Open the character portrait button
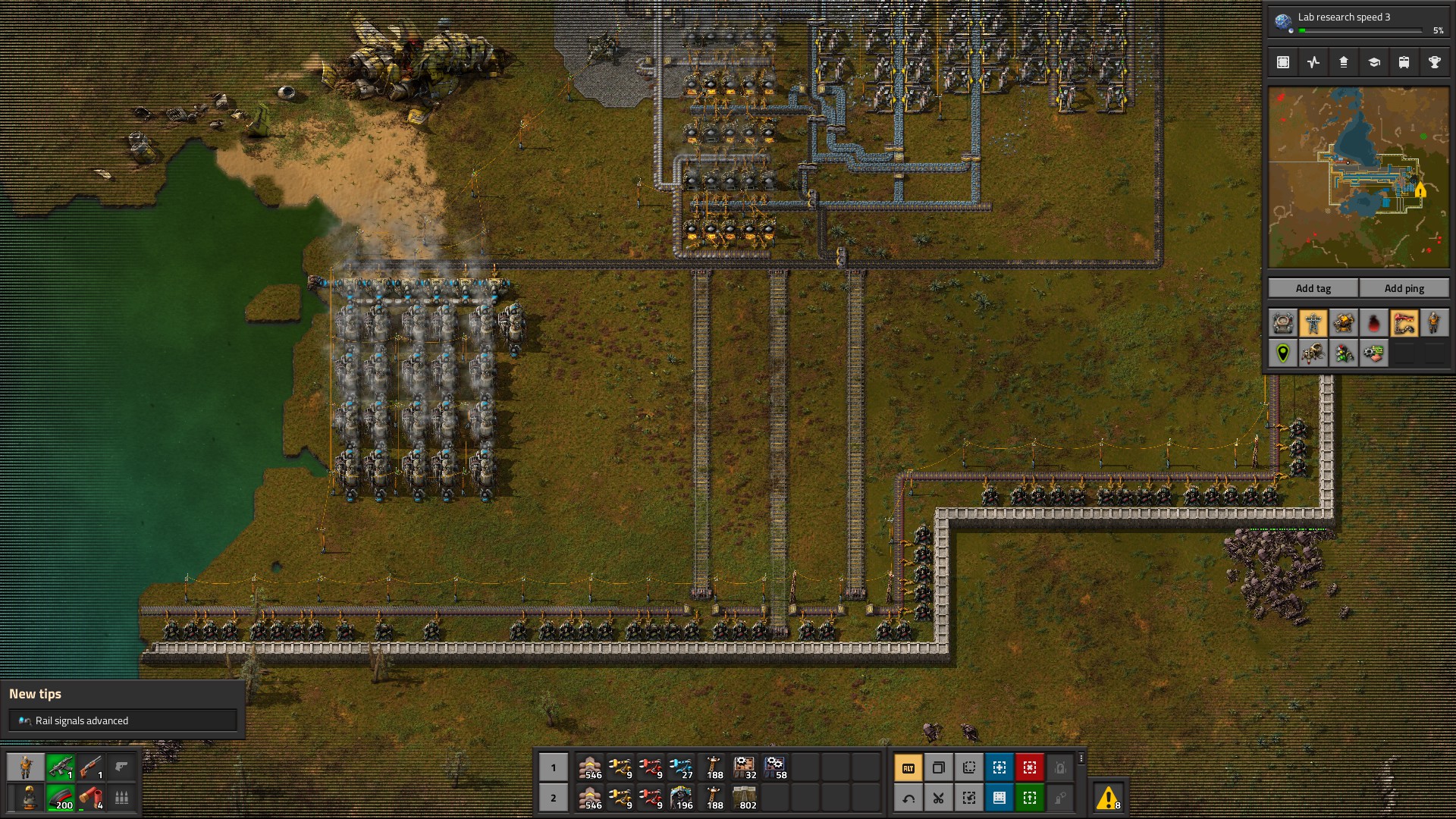 coord(26,767)
